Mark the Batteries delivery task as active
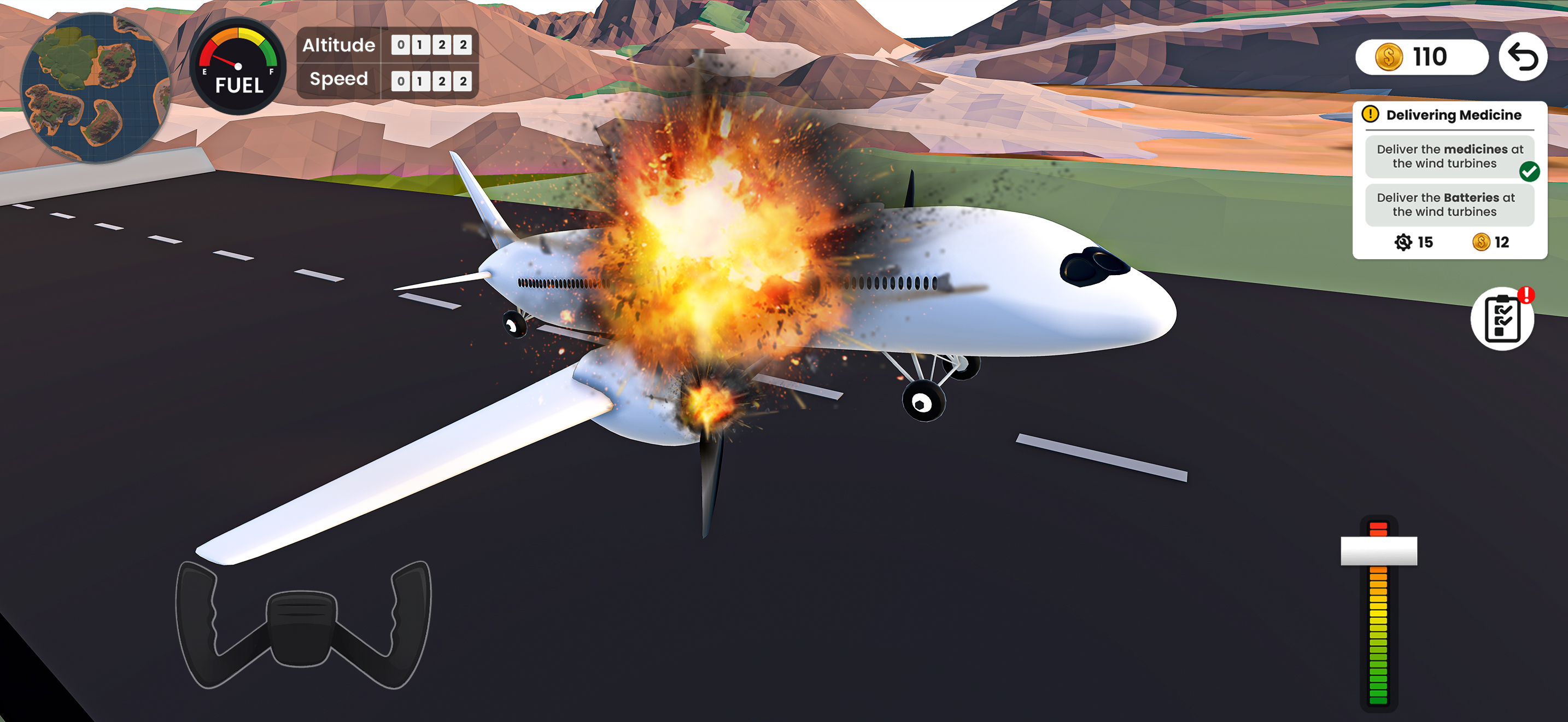1568x722 pixels. click(x=1449, y=205)
